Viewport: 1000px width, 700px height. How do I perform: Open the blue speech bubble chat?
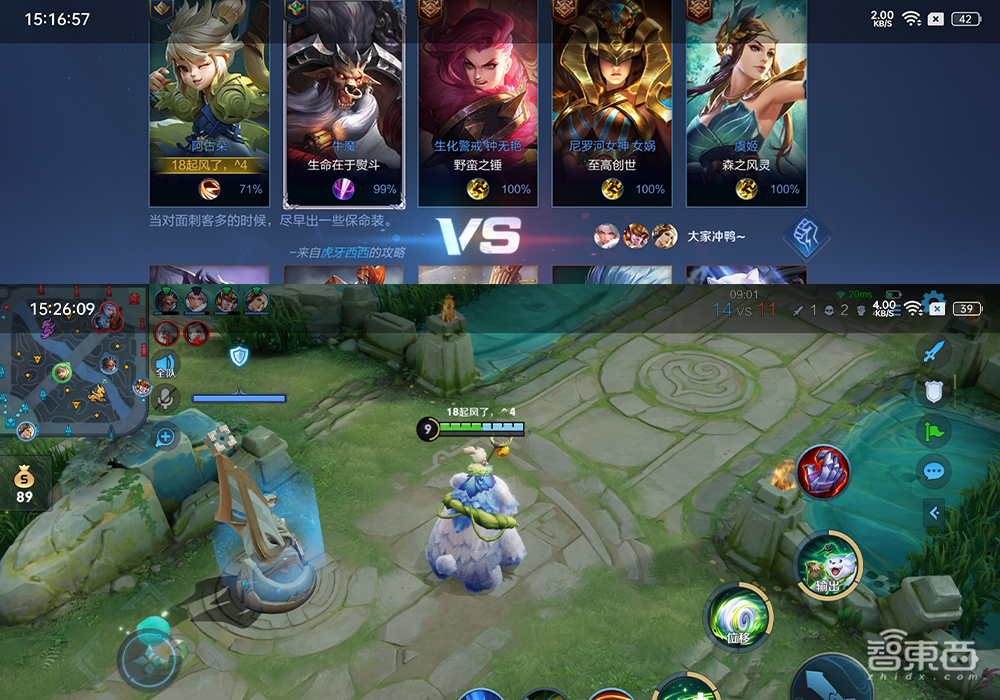934,471
